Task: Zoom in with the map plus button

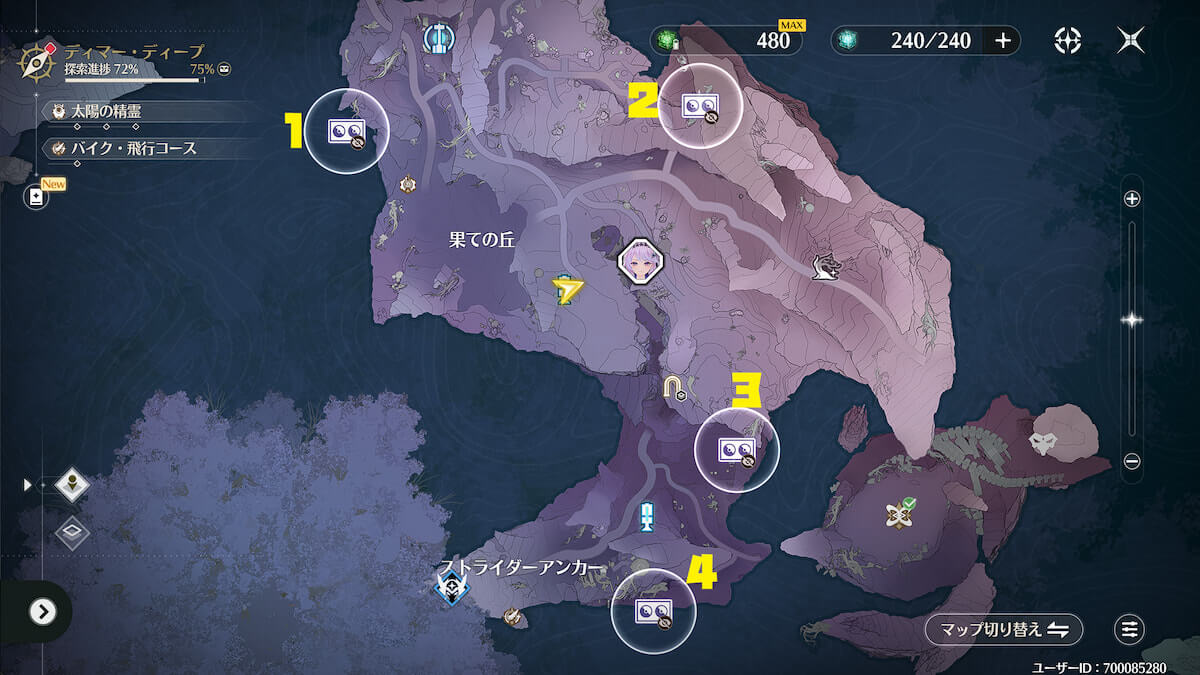Action: (x=1132, y=199)
